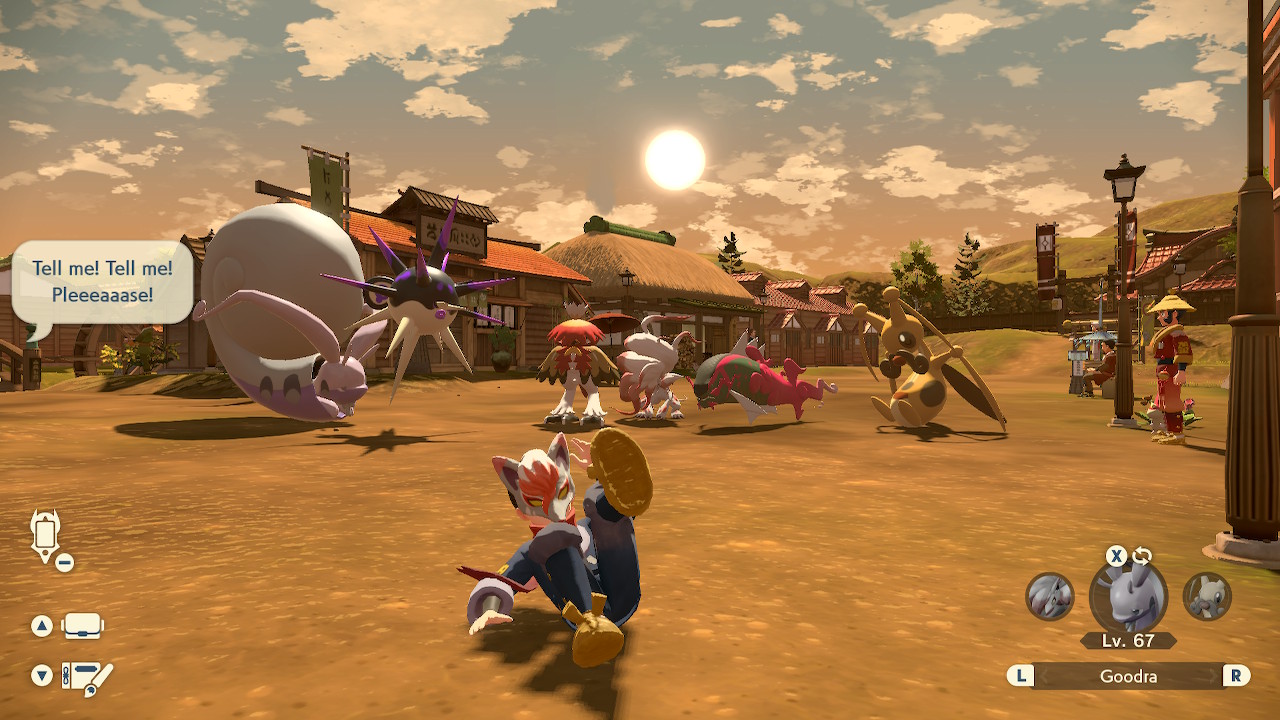
Task: Choose the Zoroark portrait beside Goodra
Action: pyautogui.click(x=1050, y=596)
